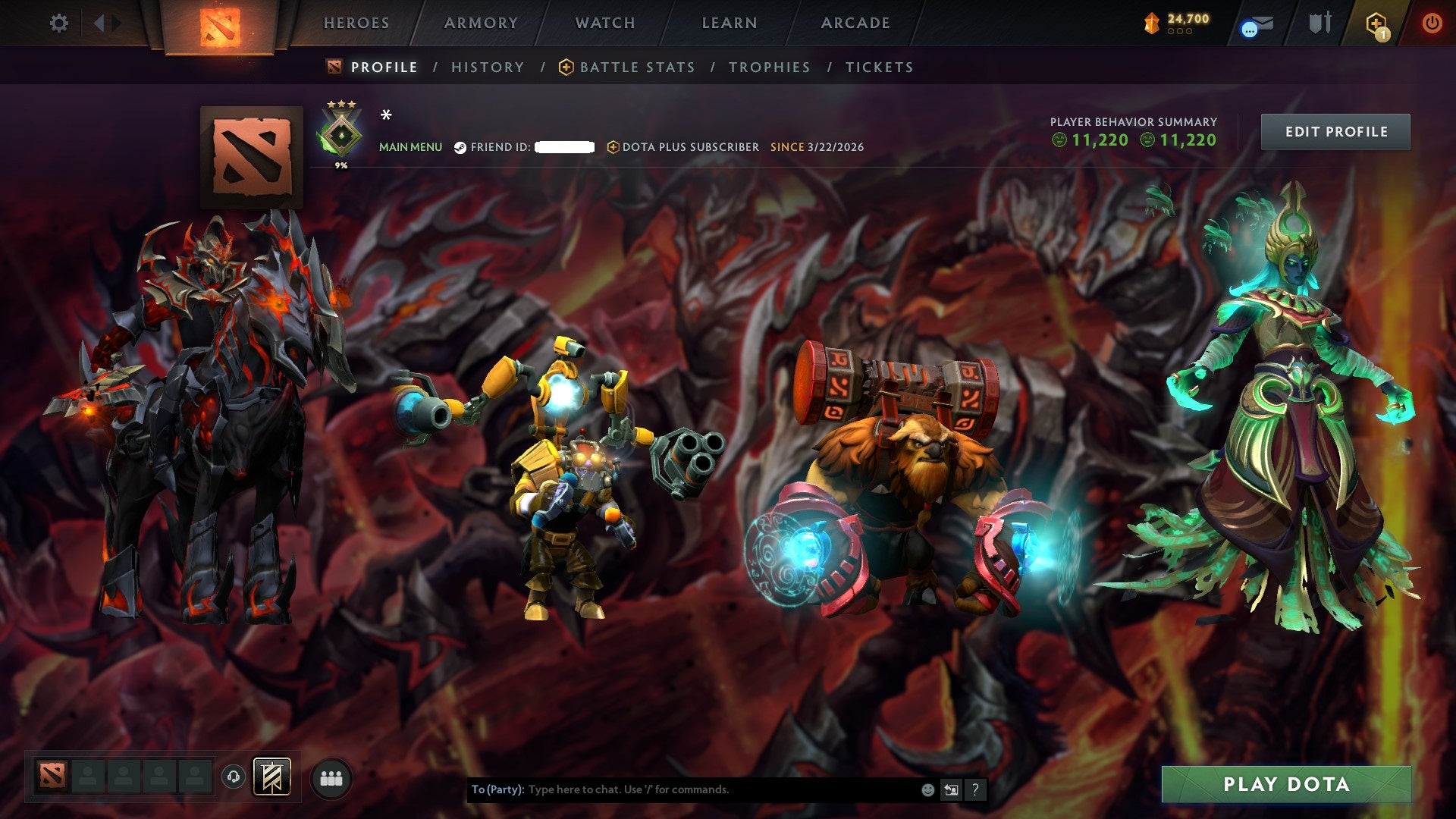Viewport: 1456px width, 819px height.
Task: Select the emoticon smiley icon in chat bar
Action: tap(927, 789)
